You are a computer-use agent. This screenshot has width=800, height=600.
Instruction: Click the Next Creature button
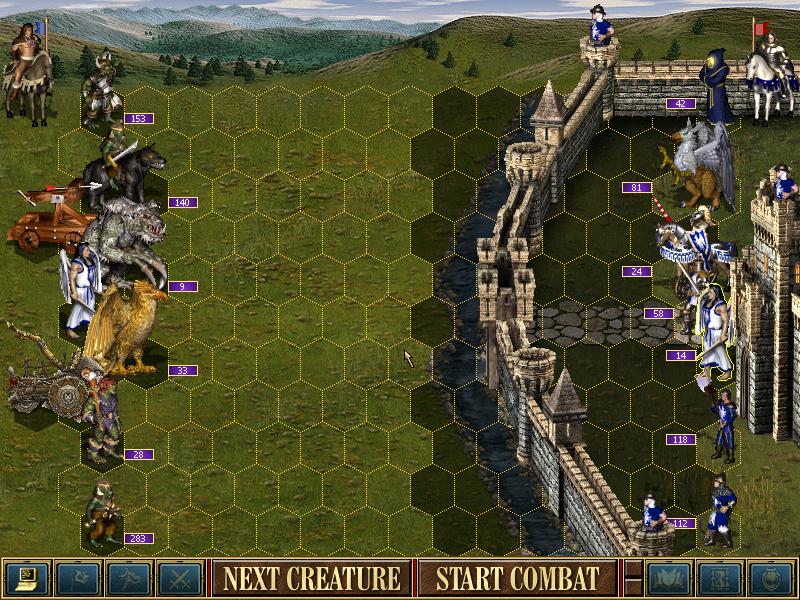point(311,578)
